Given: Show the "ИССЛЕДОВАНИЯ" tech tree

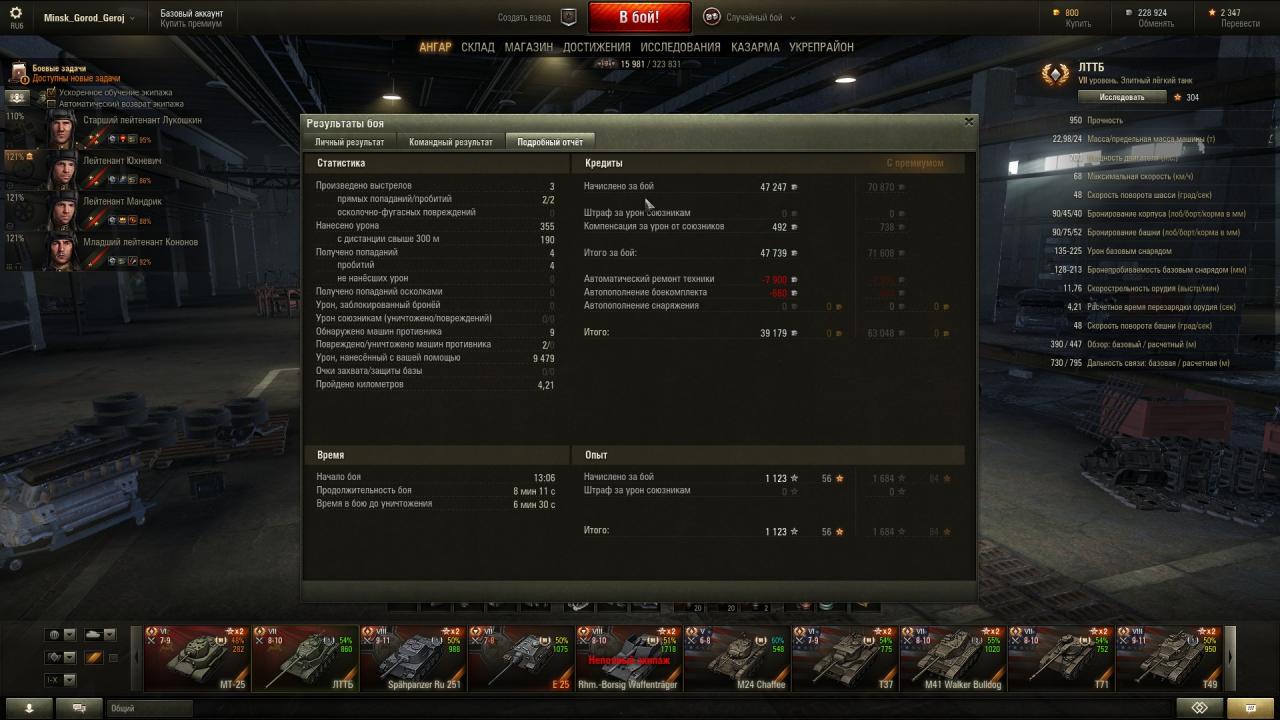Looking at the screenshot, I should click(x=680, y=47).
